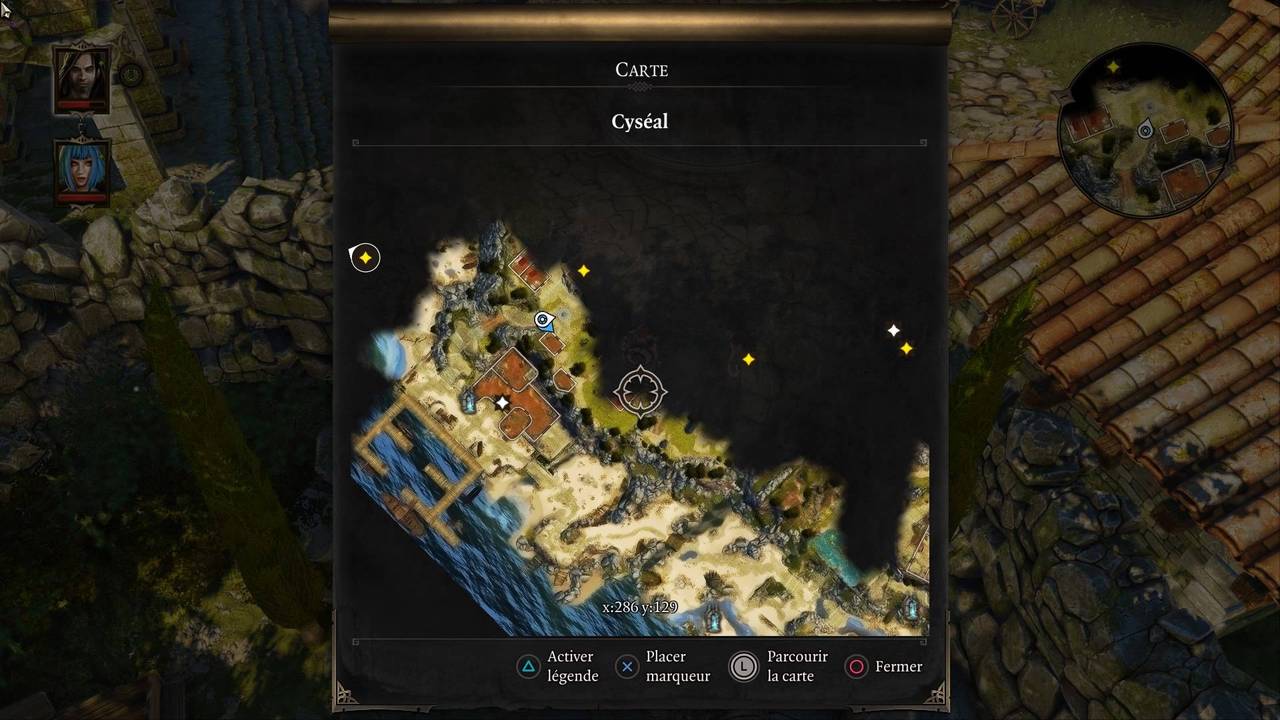This screenshot has width=1280, height=720.
Task: Select the circled yellow star marker at map edge
Action: pyautogui.click(x=365, y=258)
